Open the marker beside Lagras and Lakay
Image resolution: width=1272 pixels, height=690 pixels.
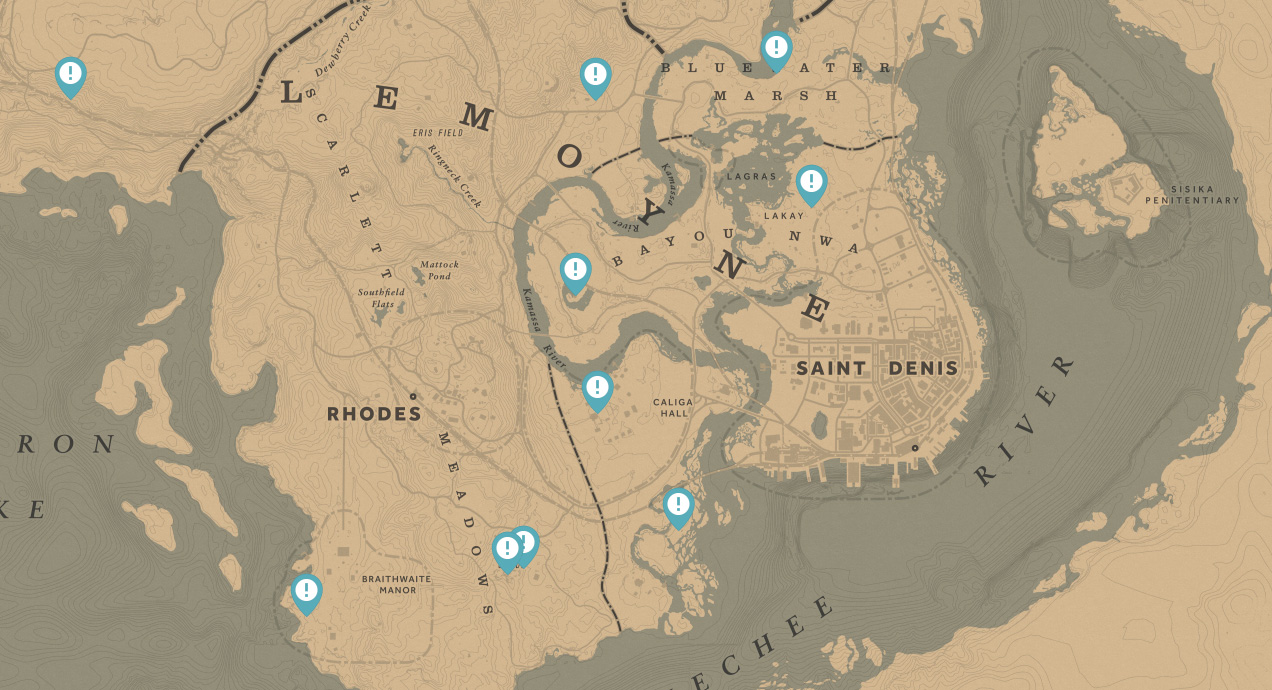coord(811,182)
